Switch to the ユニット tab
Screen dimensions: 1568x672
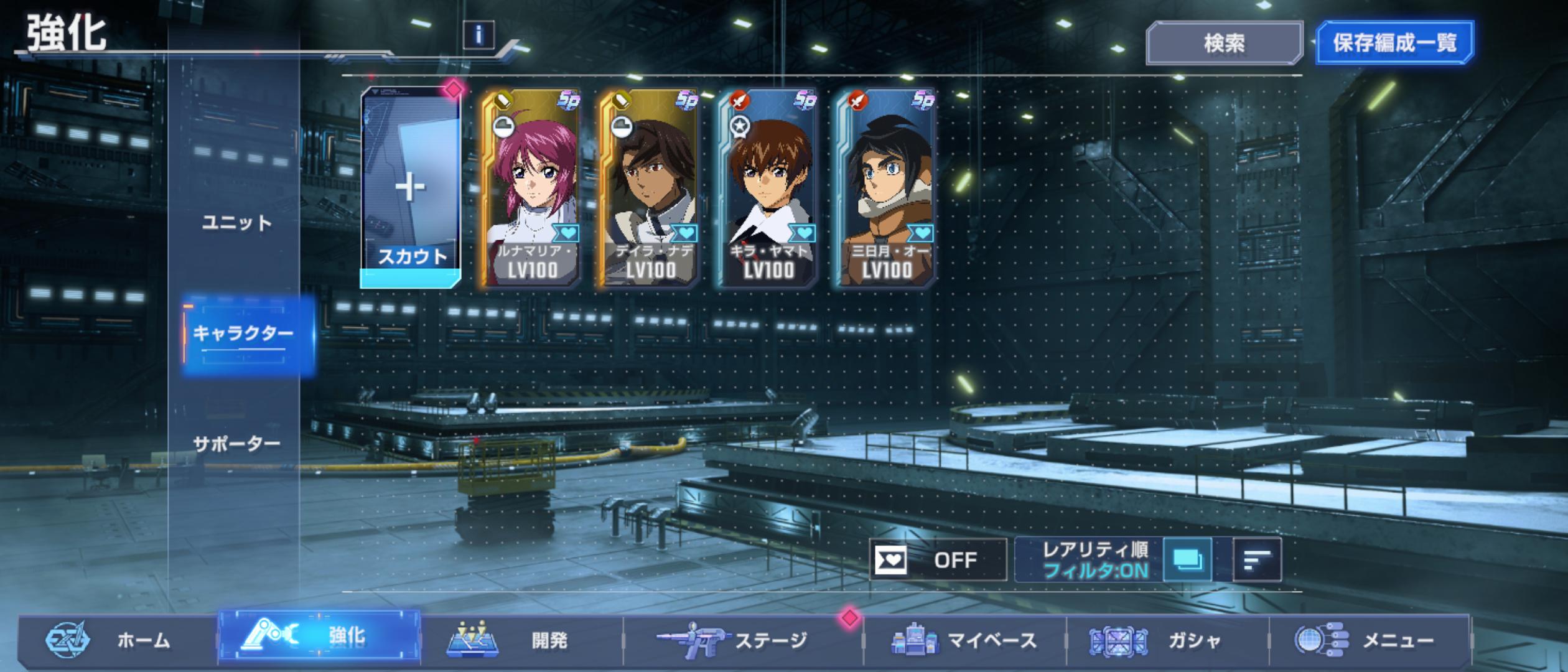pyautogui.click(x=237, y=223)
